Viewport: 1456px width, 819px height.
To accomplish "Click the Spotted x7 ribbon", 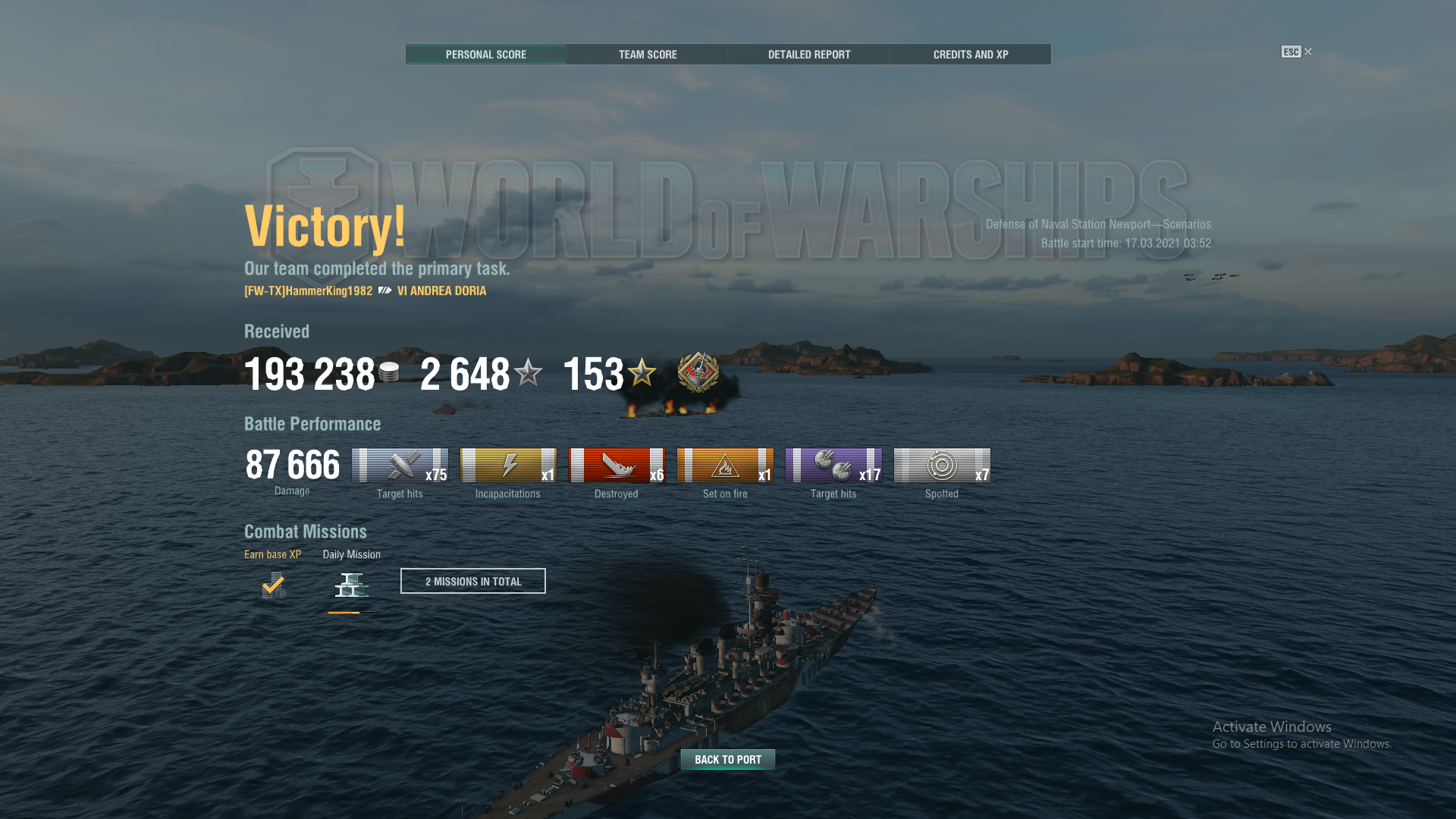I will click(942, 466).
